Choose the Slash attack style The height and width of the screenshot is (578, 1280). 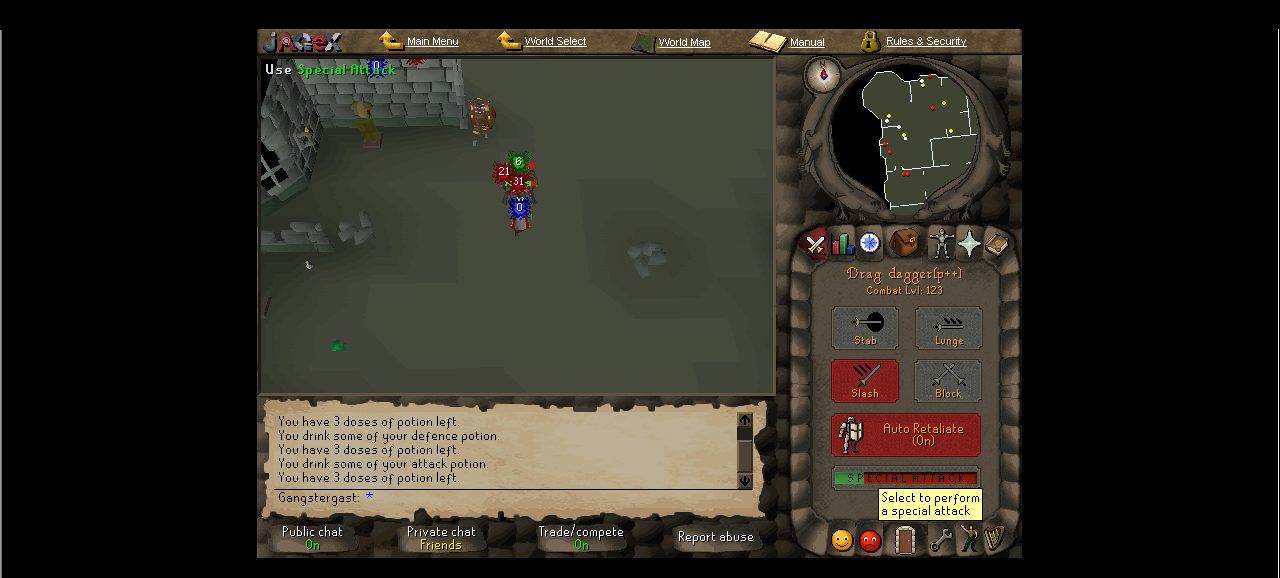tap(865, 381)
